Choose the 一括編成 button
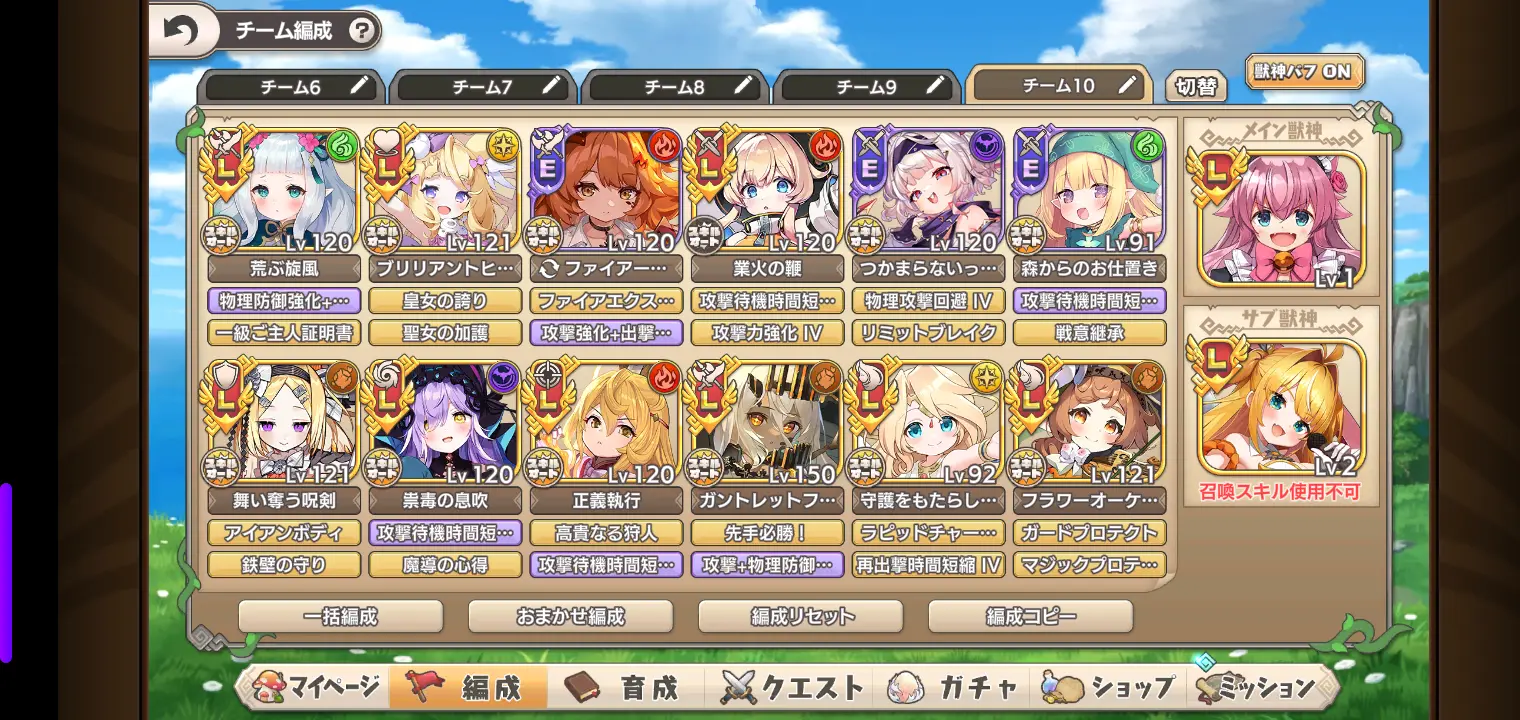The height and width of the screenshot is (720, 1520). [340, 616]
